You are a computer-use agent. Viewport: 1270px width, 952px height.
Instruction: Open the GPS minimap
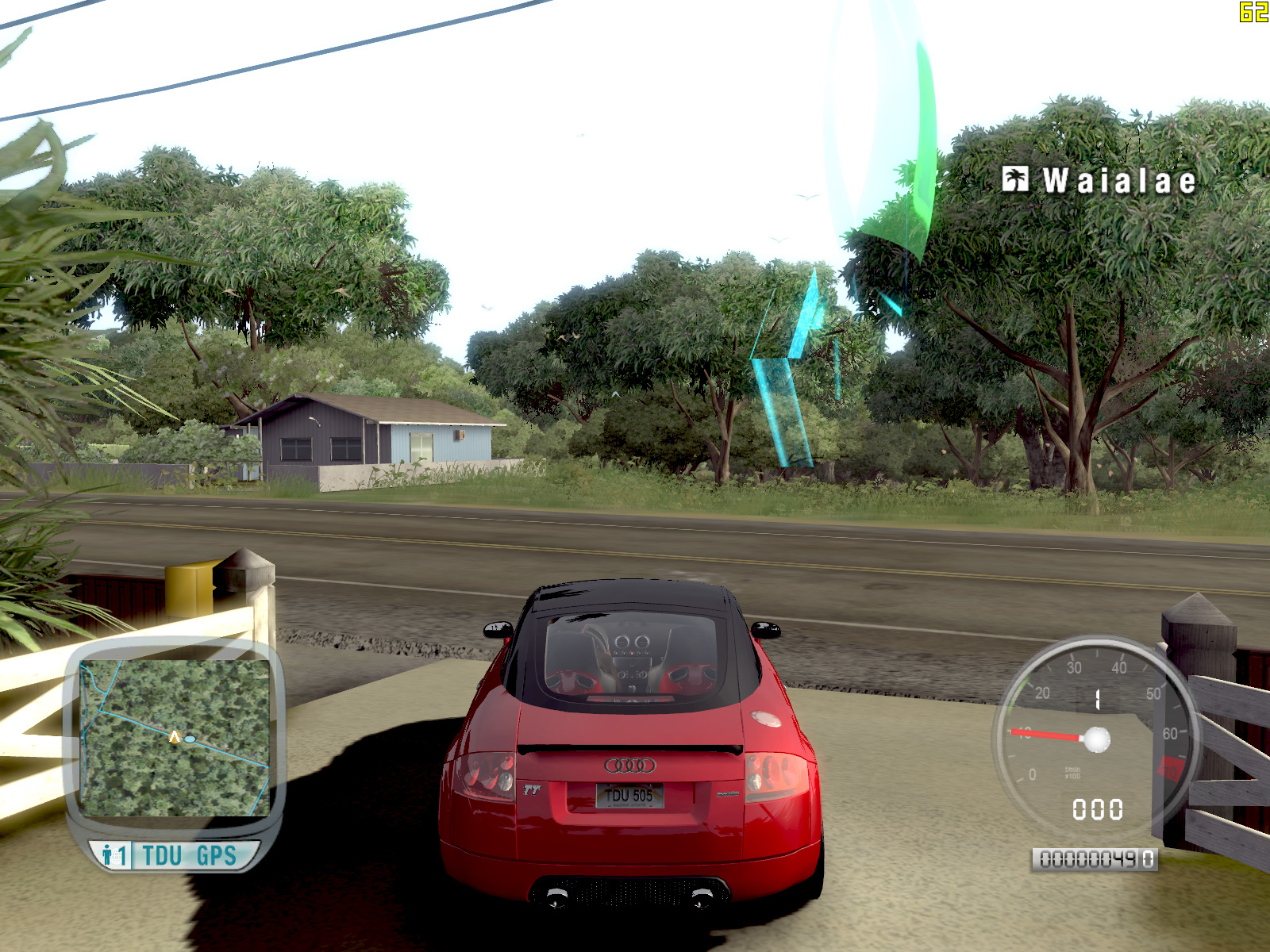tap(175, 738)
